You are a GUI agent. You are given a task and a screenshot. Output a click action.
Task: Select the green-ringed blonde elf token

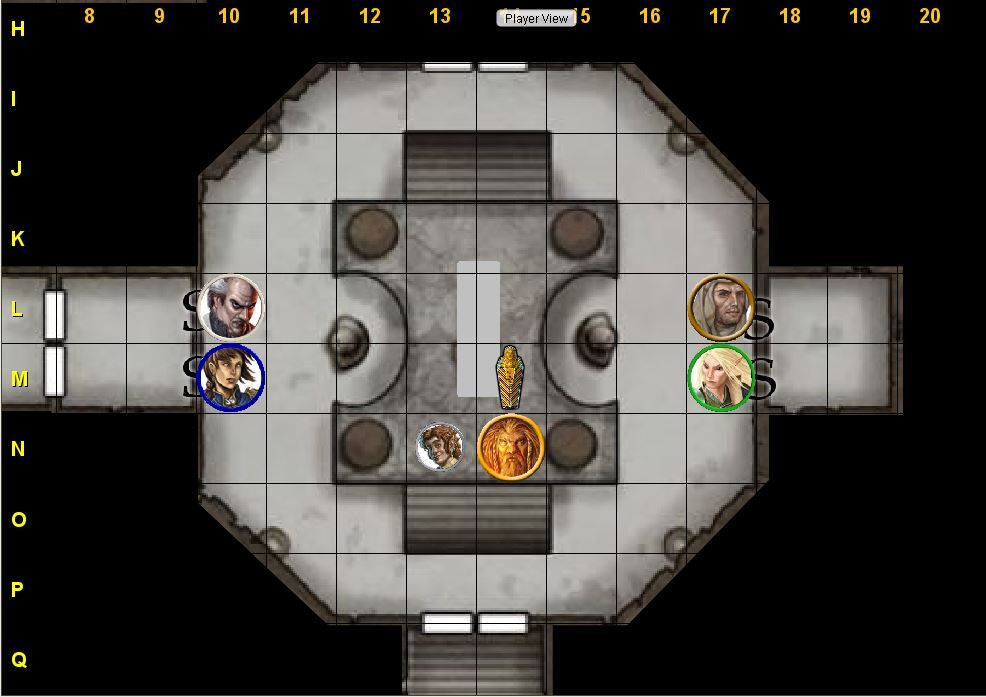[x=721, y=378]
